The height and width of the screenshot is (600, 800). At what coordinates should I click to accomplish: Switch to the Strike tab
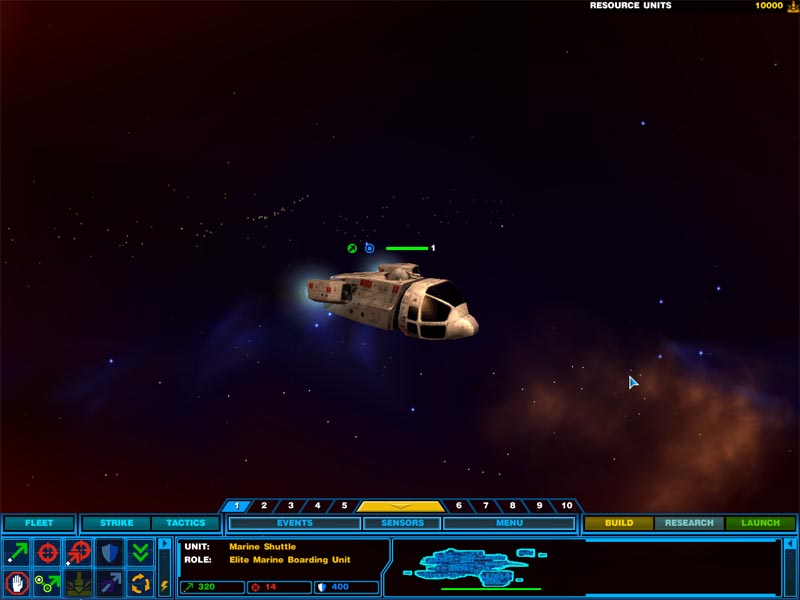(x=116, y=523)
